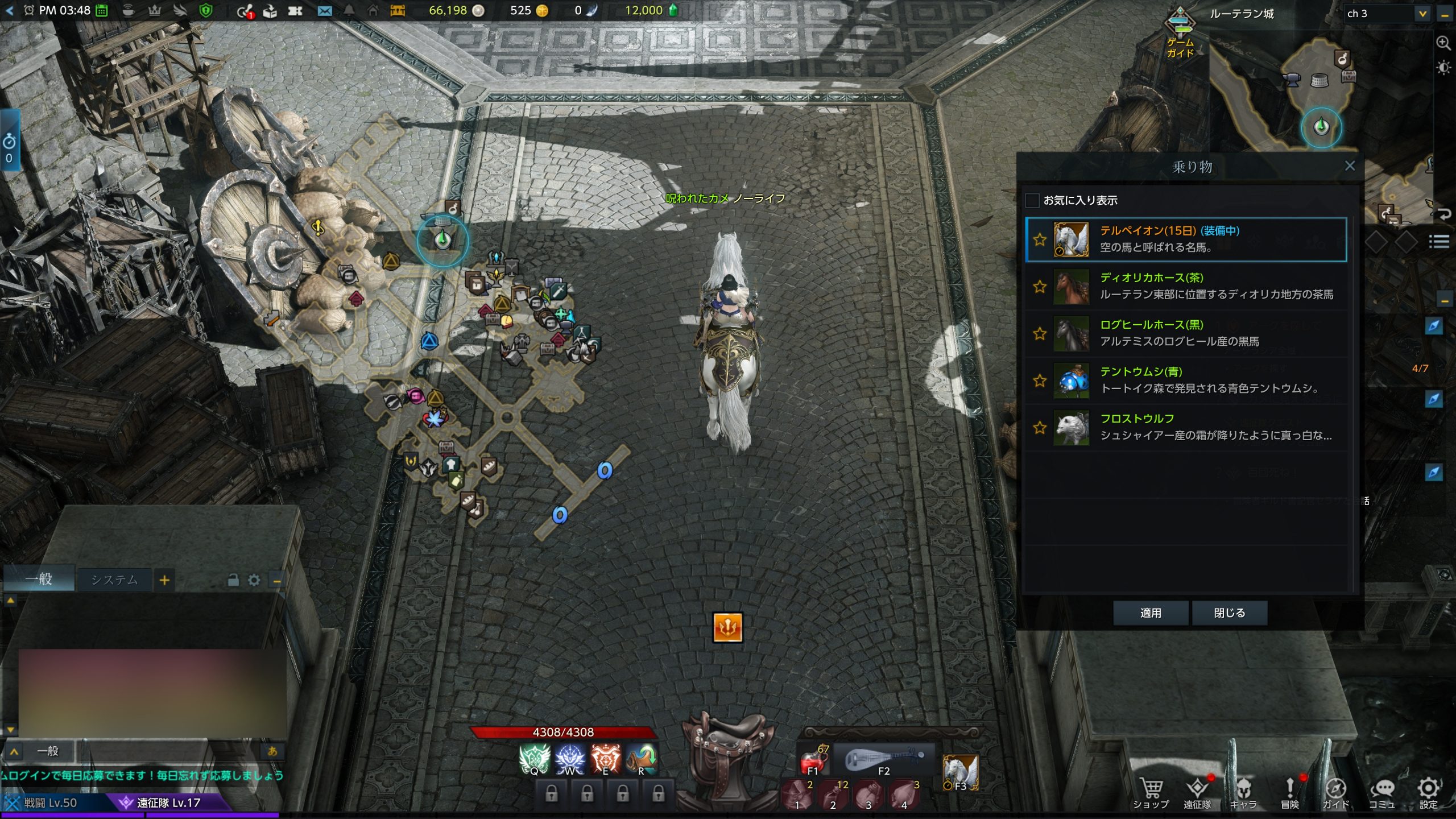Select the テルペイオン mount row
1456x819 pixels.
(1185, 239)
